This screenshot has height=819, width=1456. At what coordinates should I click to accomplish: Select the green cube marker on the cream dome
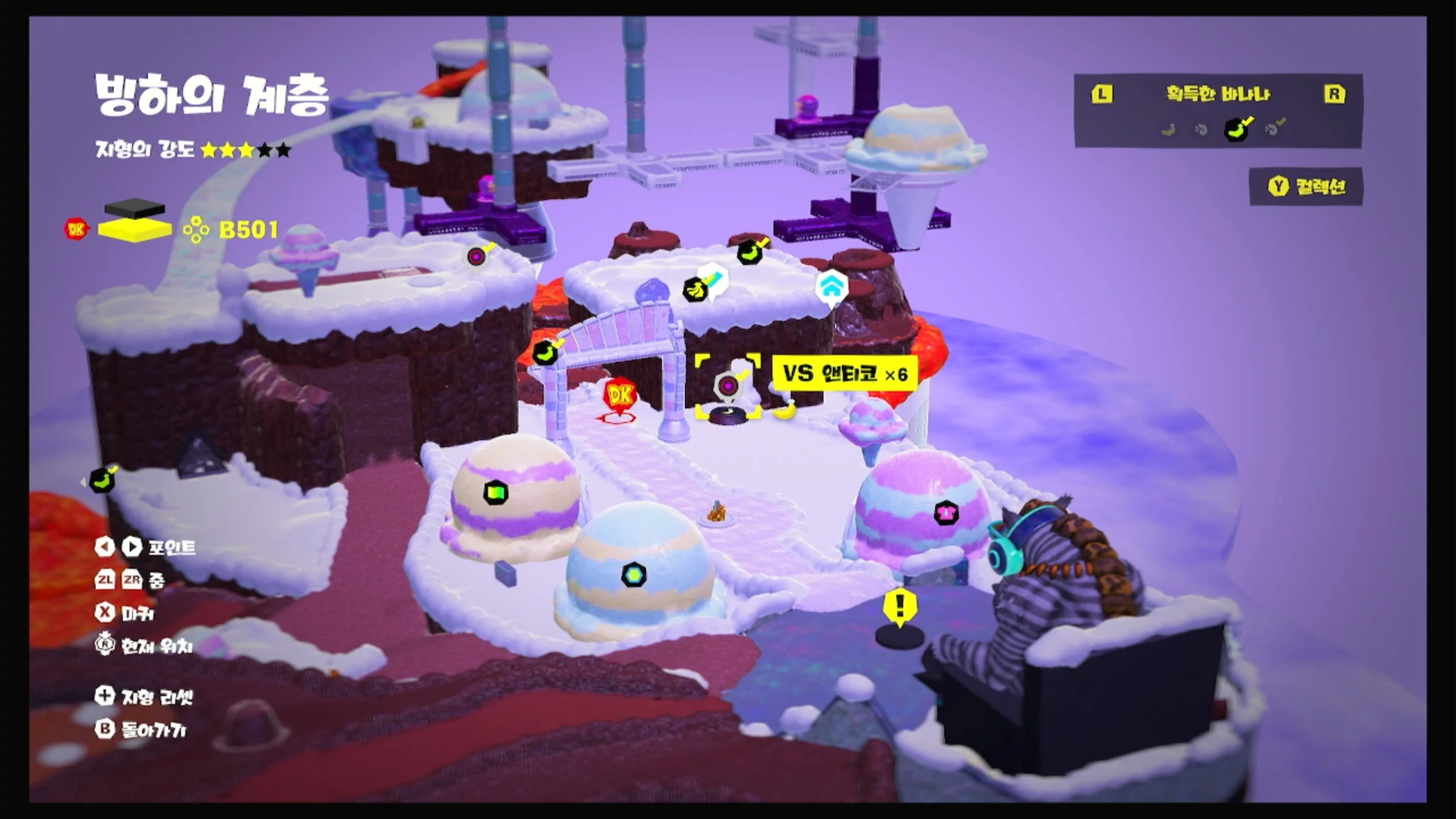495,493
